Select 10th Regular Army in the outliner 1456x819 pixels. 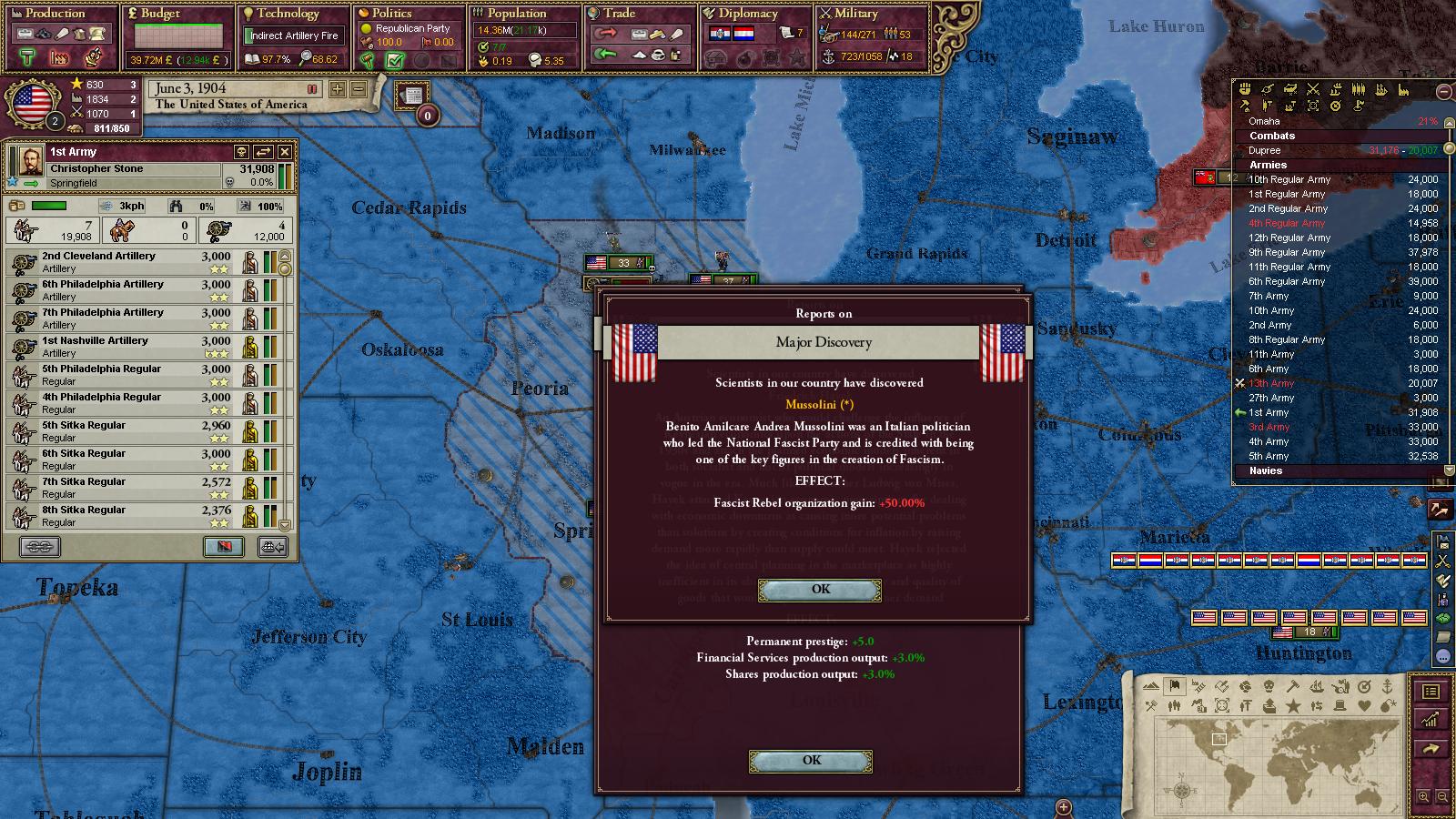(1289, 179)
